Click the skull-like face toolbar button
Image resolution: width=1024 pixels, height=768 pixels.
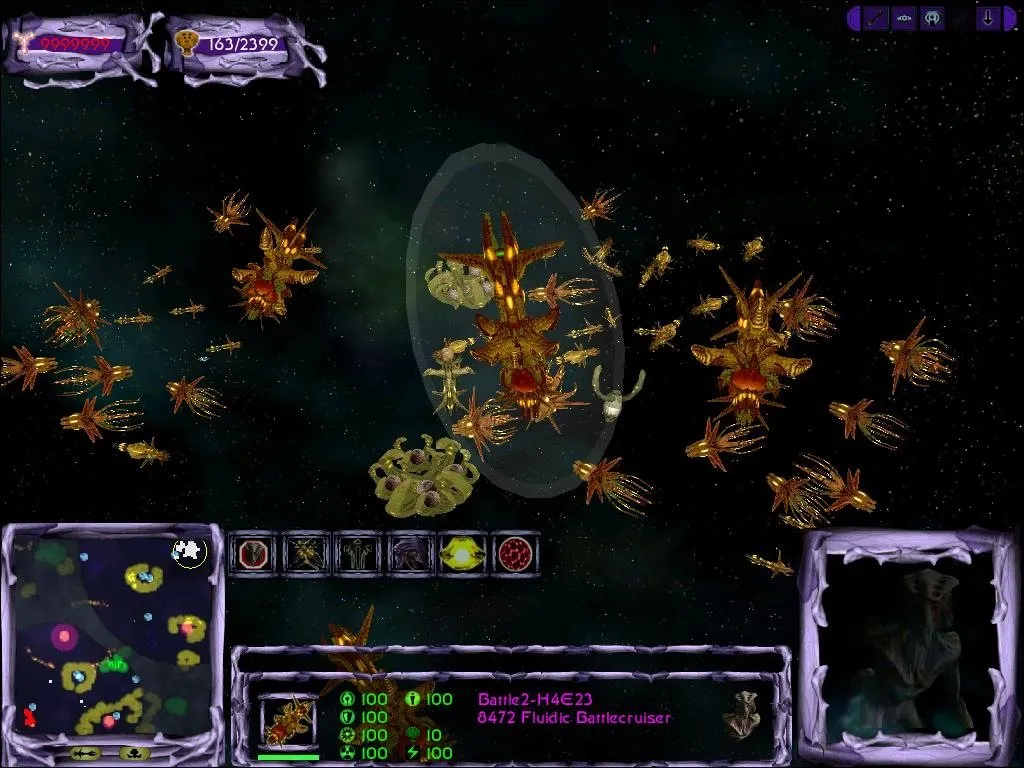click(932, 18)
